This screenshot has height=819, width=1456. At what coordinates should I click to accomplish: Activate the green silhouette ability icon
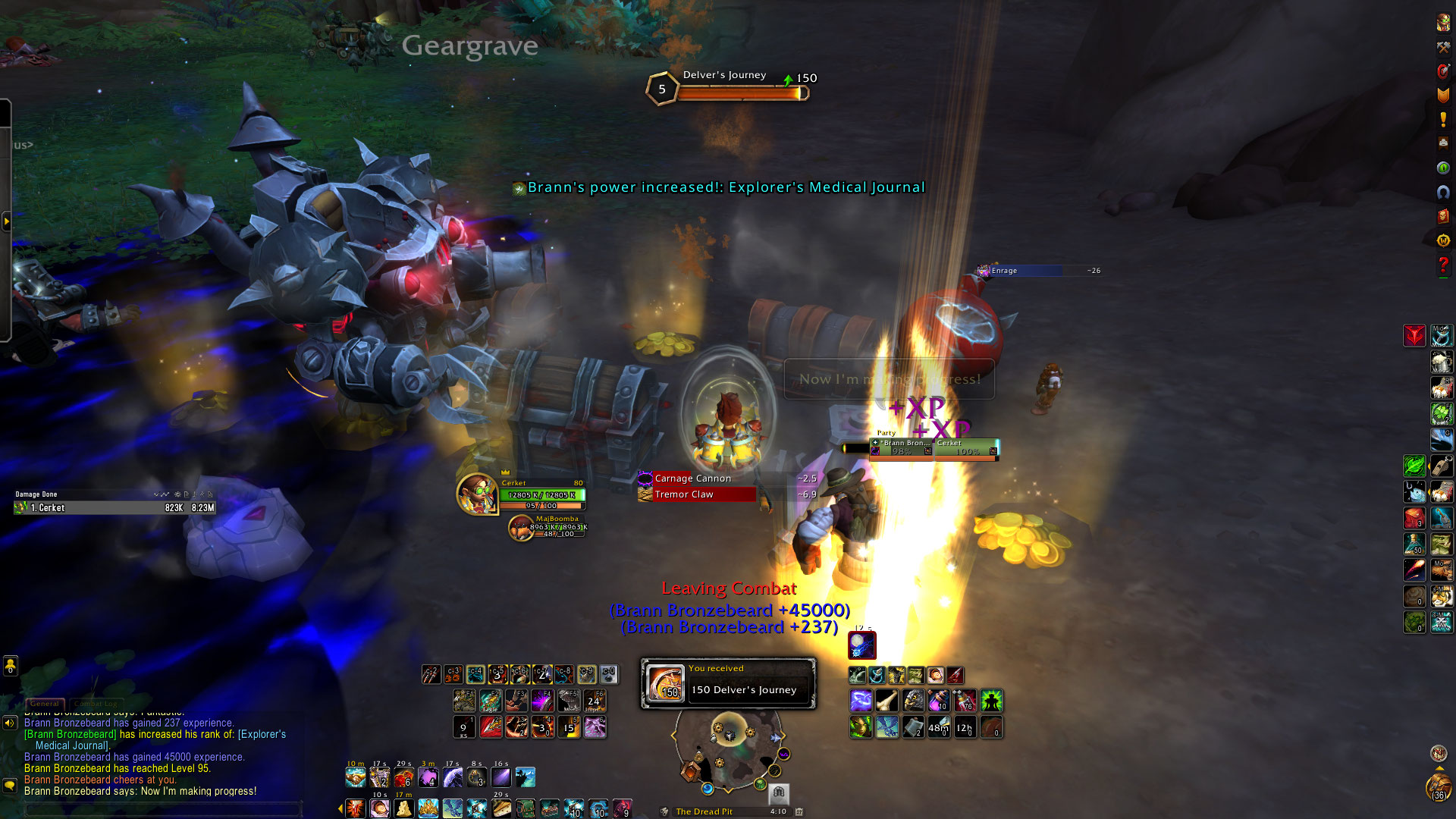tap(991, 701)
